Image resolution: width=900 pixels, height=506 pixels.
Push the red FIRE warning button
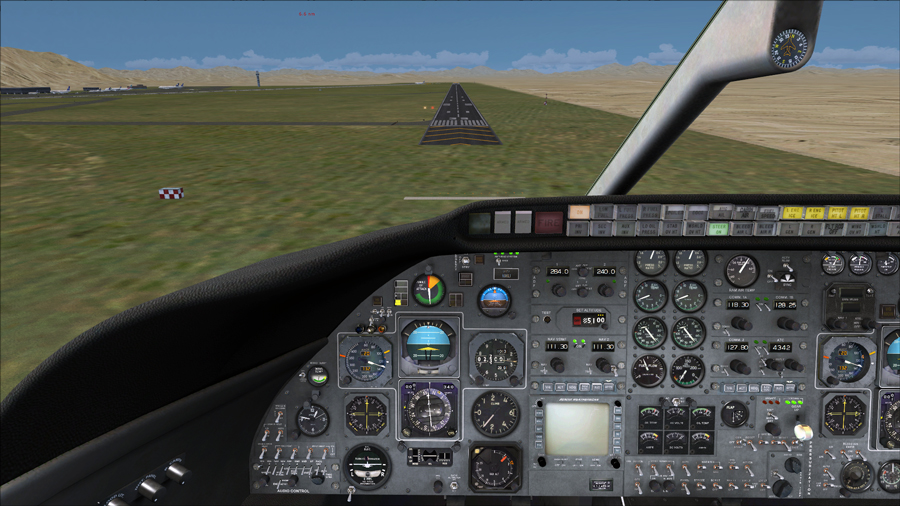548,221
